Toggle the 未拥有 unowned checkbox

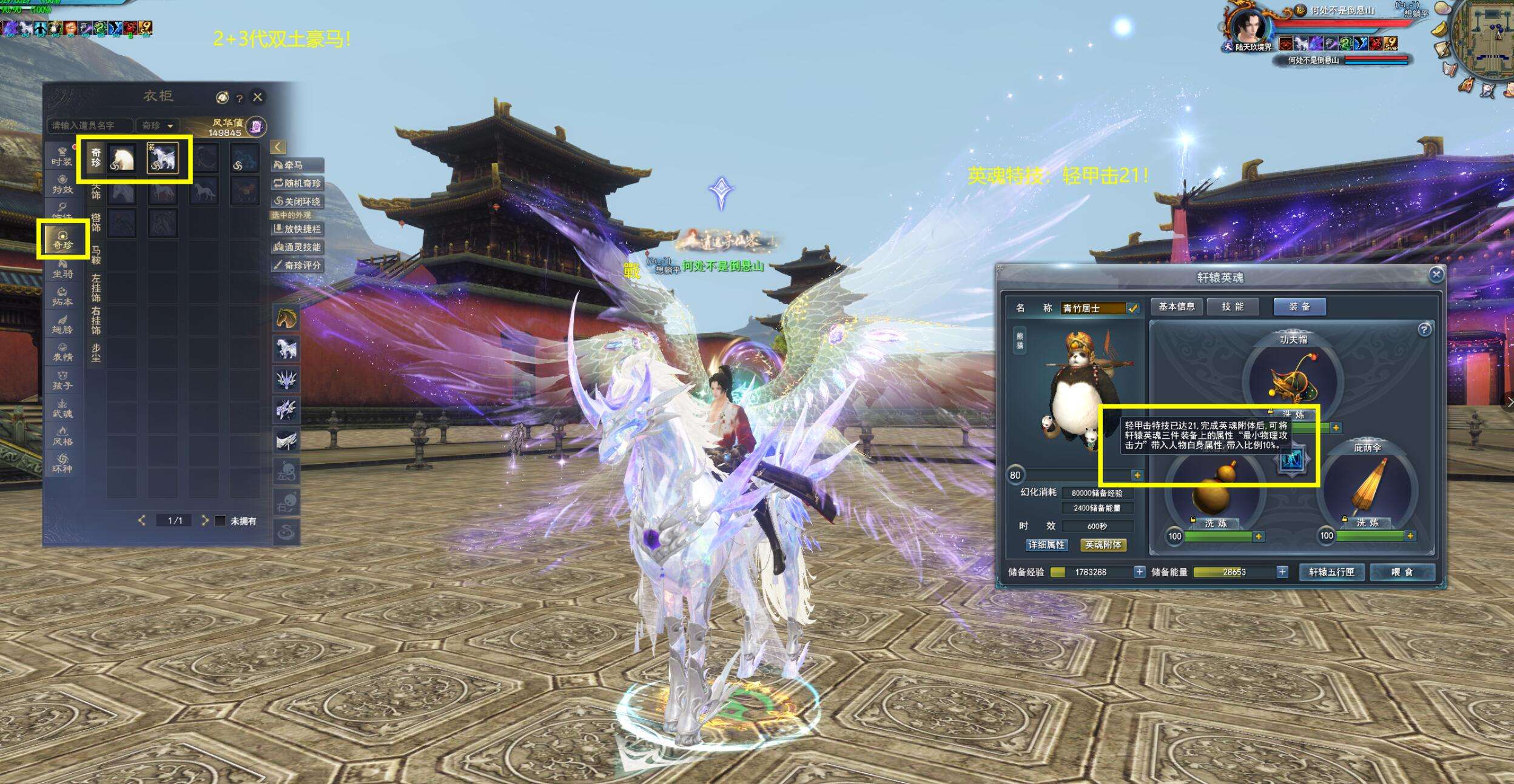[x=221, y=521]
